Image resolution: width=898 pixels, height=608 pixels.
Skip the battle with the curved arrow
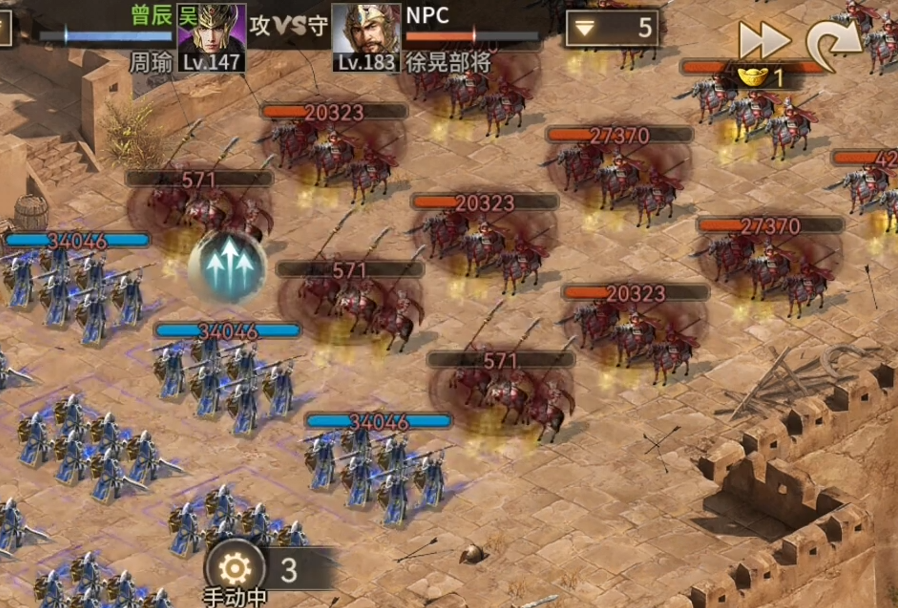pos(833,39)
